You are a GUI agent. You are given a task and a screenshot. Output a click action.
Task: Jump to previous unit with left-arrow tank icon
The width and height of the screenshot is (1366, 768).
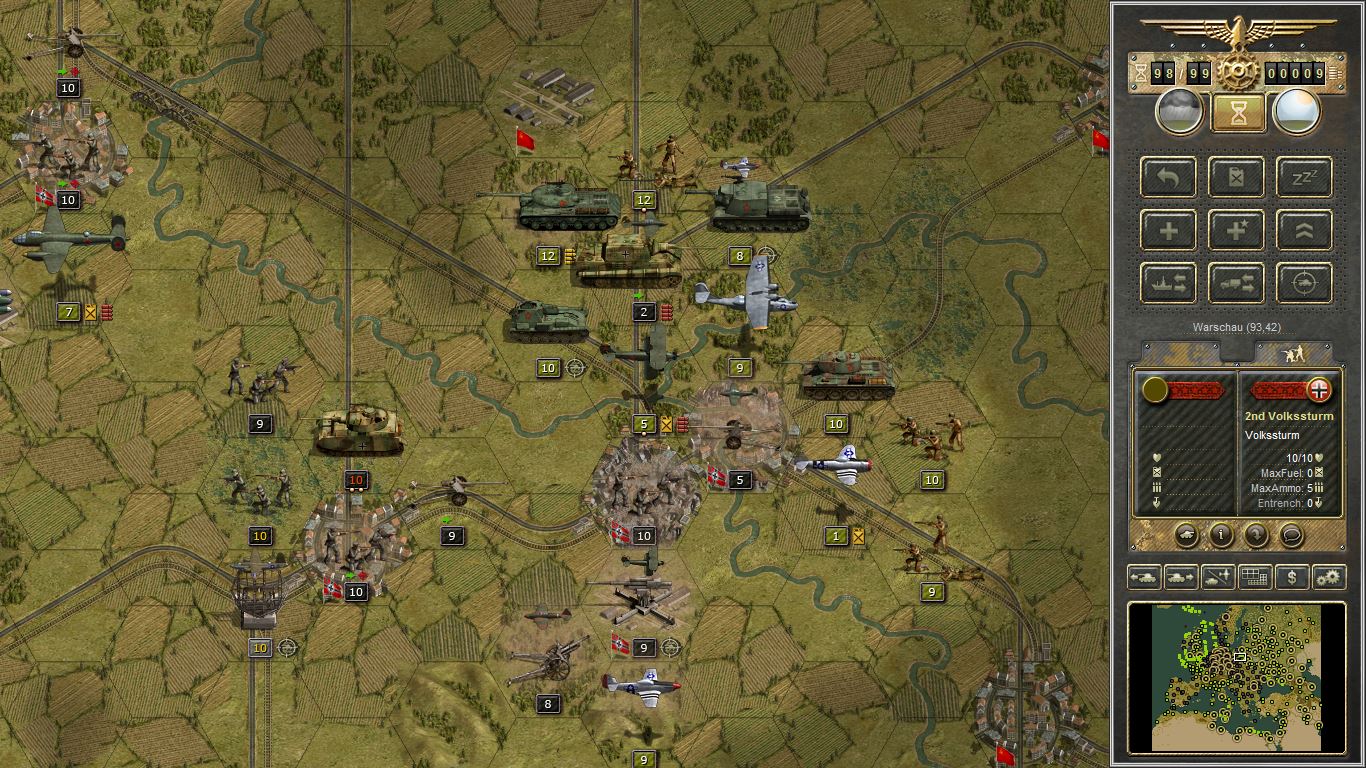1146,577
